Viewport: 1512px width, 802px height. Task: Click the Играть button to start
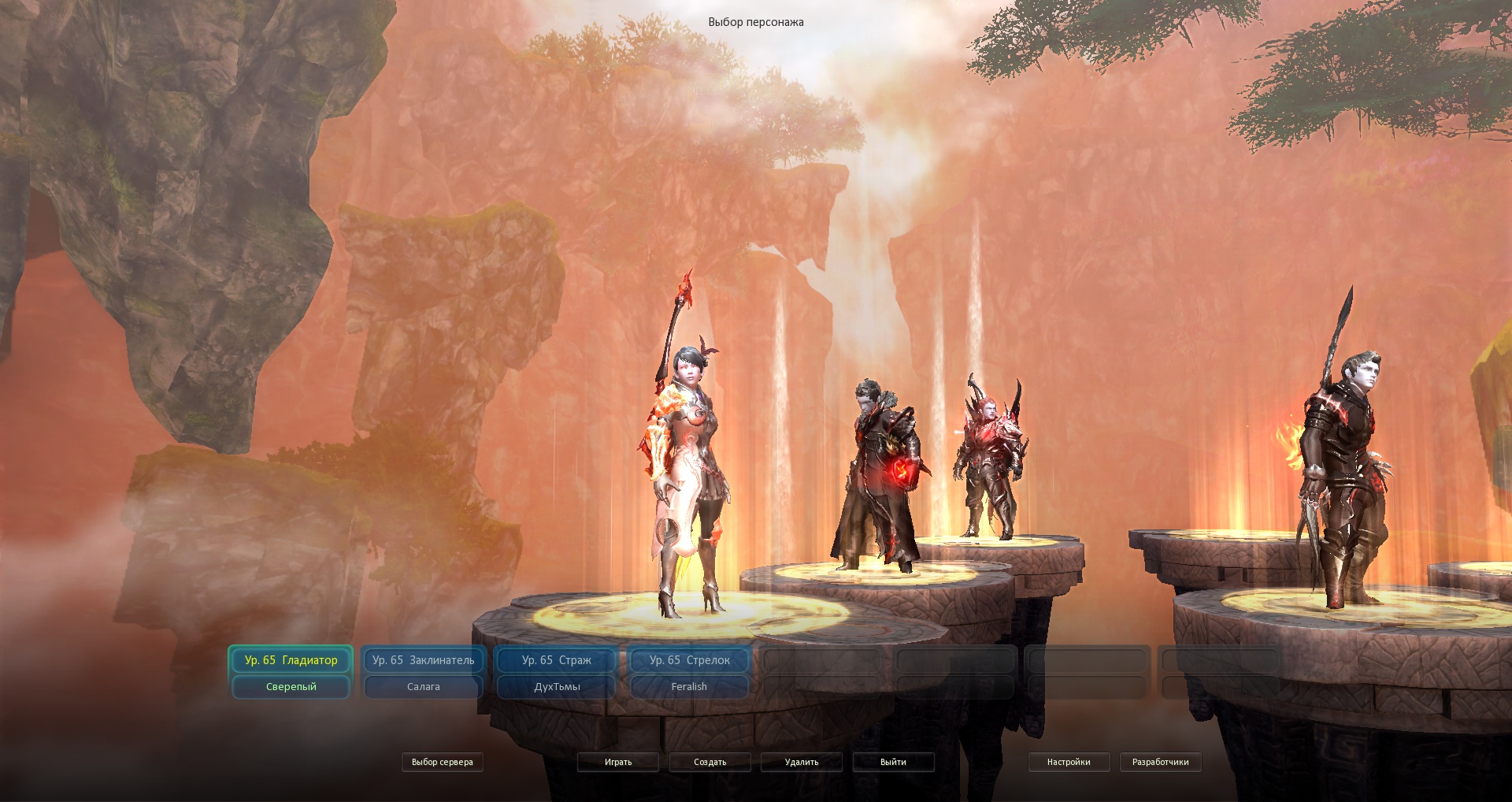pyautogui.click(x=618, y=762)
